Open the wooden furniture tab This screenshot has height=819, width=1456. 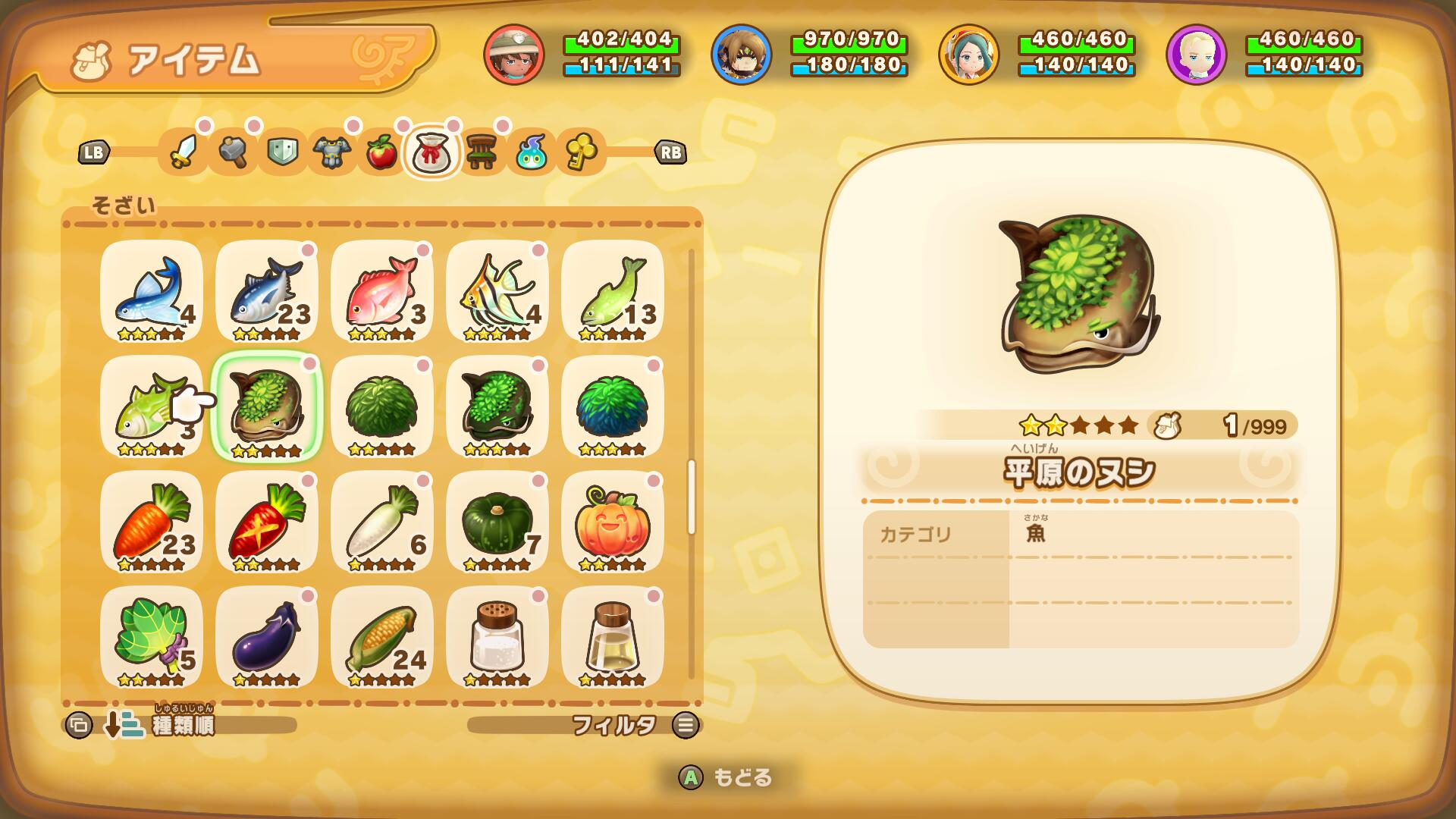coord(481,152)
